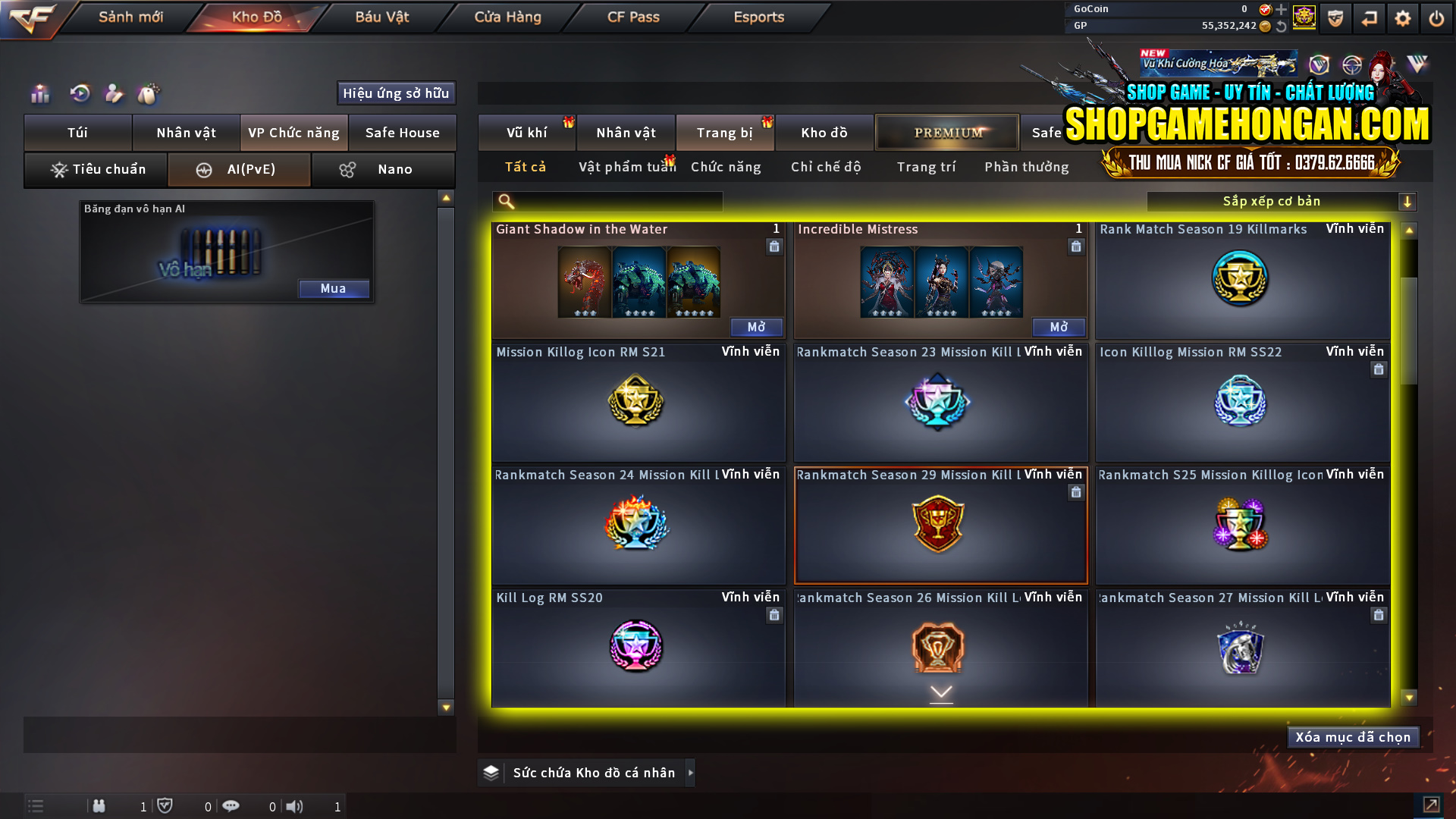Open the ranking stats icon below the logo
This screenshot has height=819, width=1456.
39,93
